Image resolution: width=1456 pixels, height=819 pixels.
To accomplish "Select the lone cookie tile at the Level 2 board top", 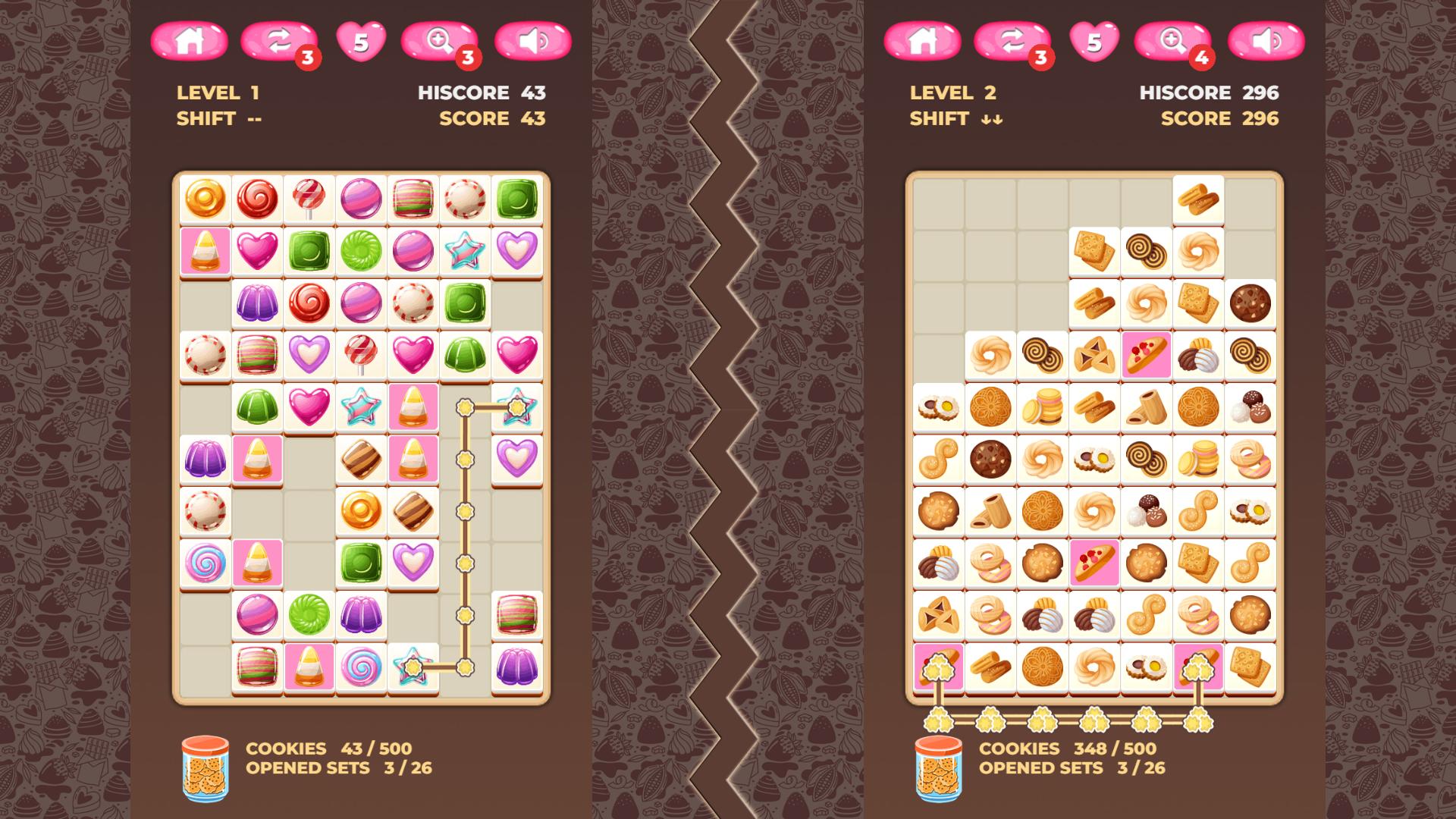I will [1198, 199].
